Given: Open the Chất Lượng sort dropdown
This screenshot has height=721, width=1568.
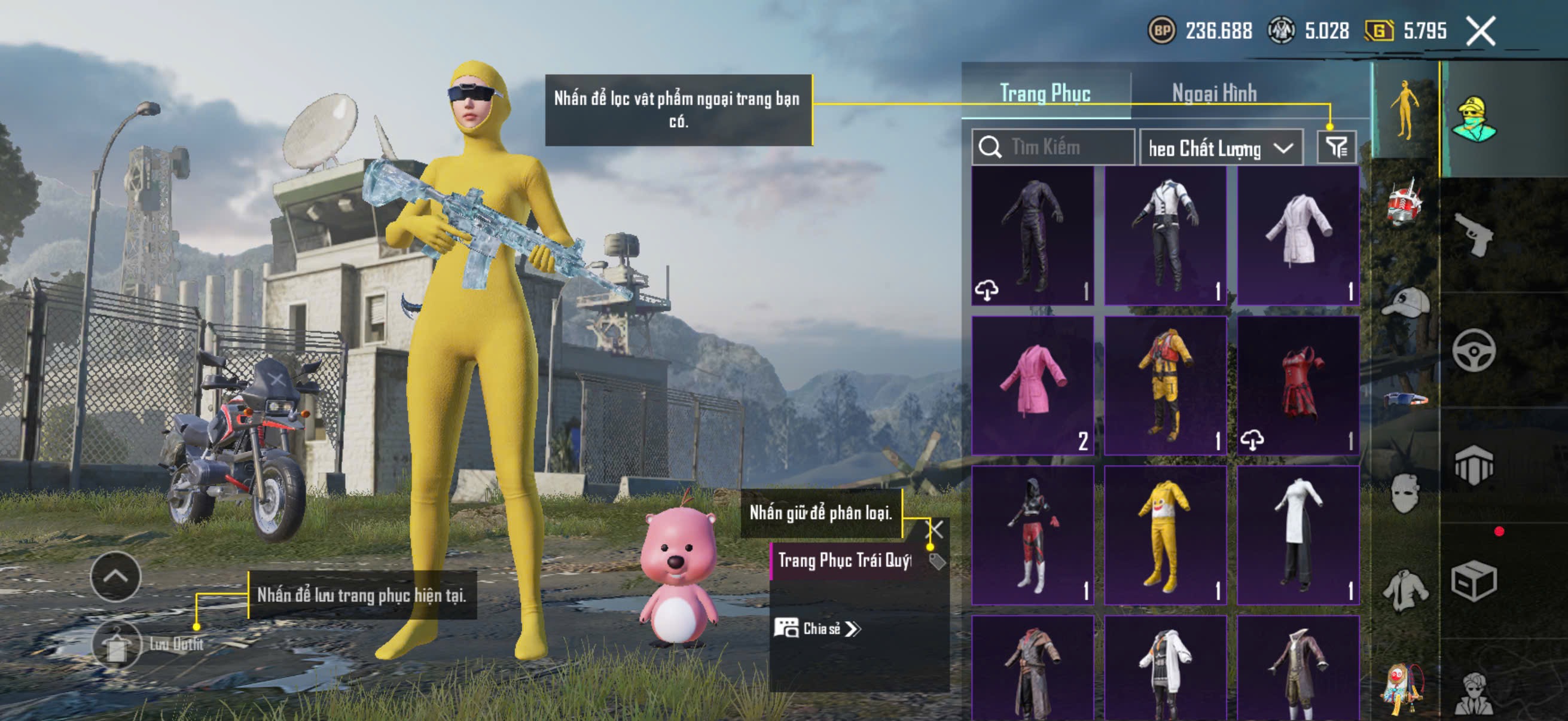Looking at the screenshot, I should coord(1221,148).
